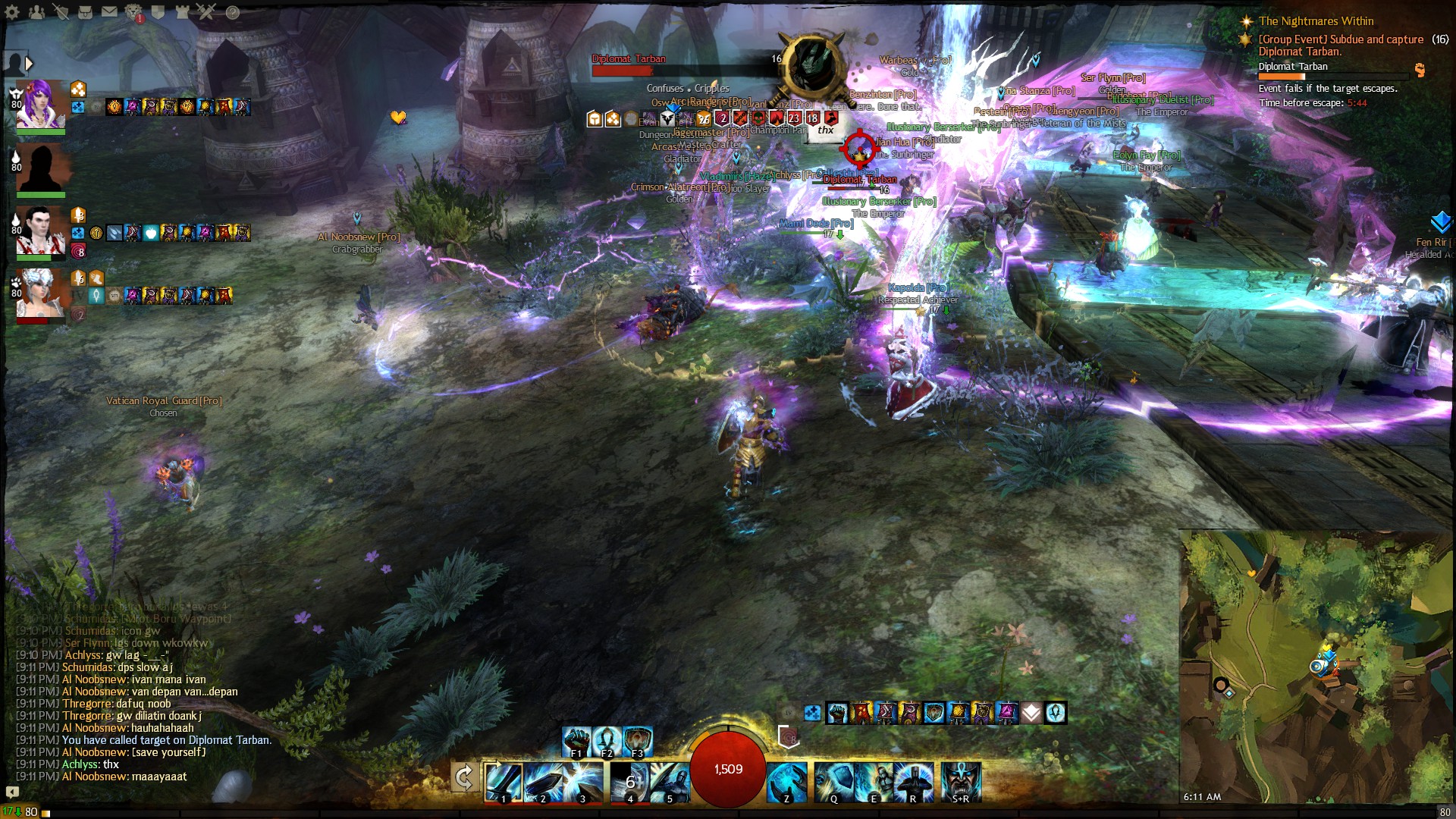The width and height of the screenshot is (1456, 819).
Task: Open the Black Lion Trading Company lion icon
Action: pyautogui.click(x=133, y=11)
